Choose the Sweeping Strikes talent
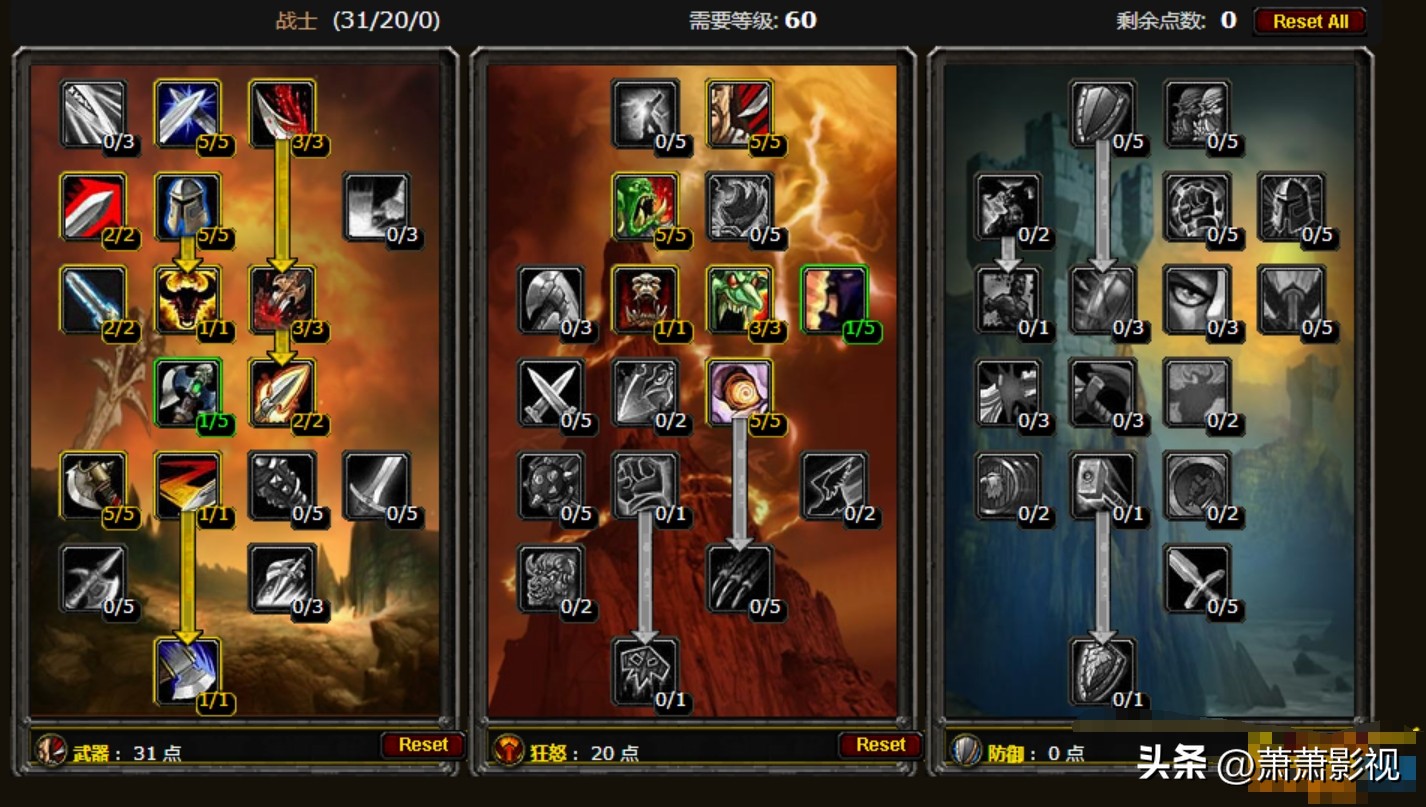Viewport: 1426px width, 807px height. (x=187, y=485)
